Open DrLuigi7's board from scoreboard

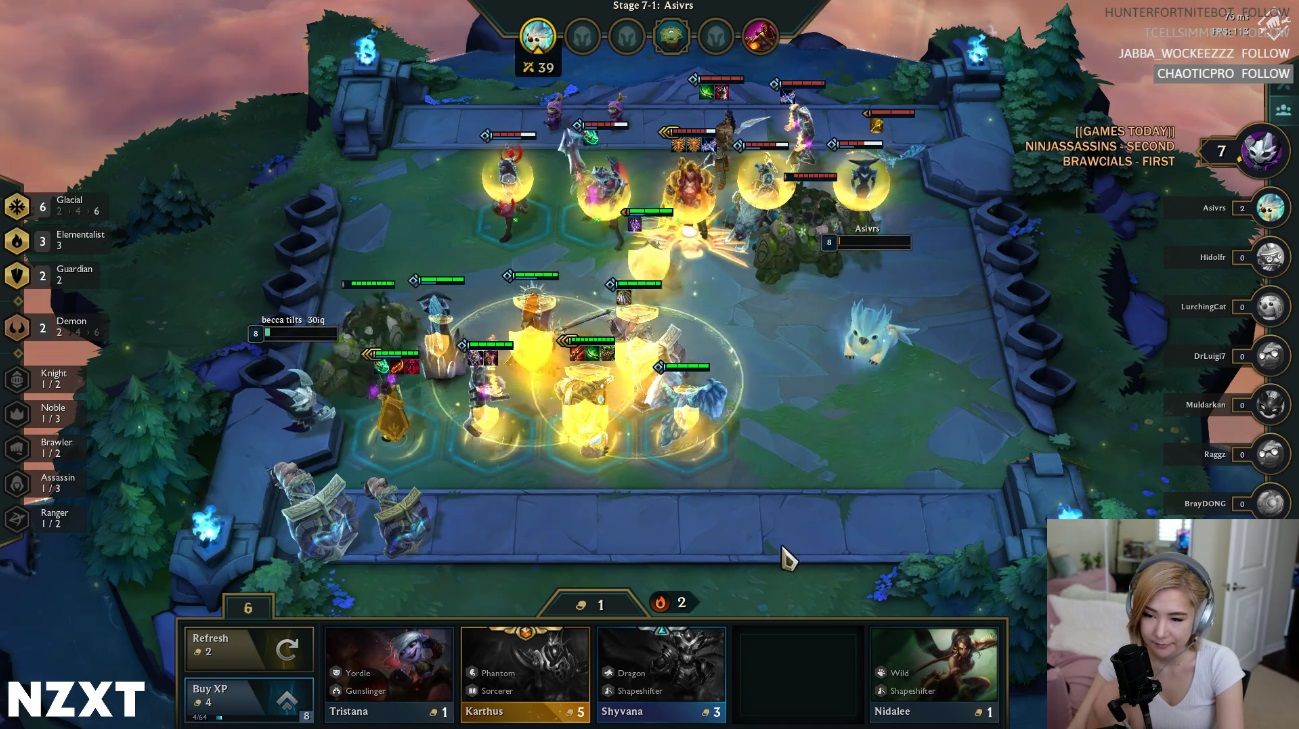[x=1270, y=356]
